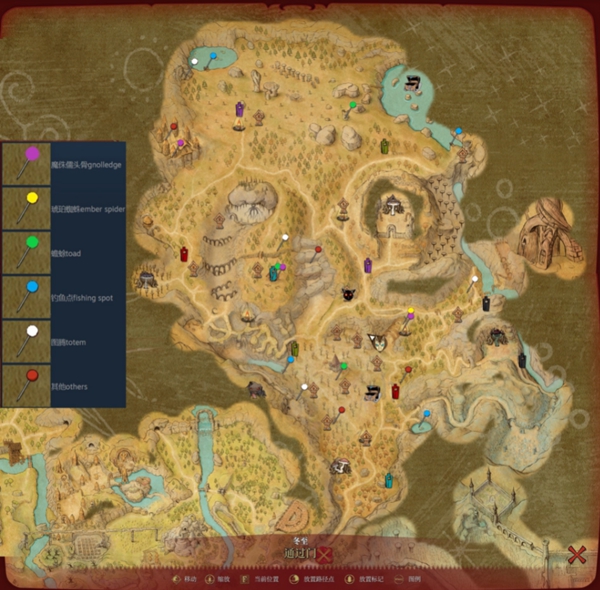Image resolution: width=600 pixels, height=590 pixels.
Task: Click the yellow ember spider pin on the map
Action: point(410,312)
